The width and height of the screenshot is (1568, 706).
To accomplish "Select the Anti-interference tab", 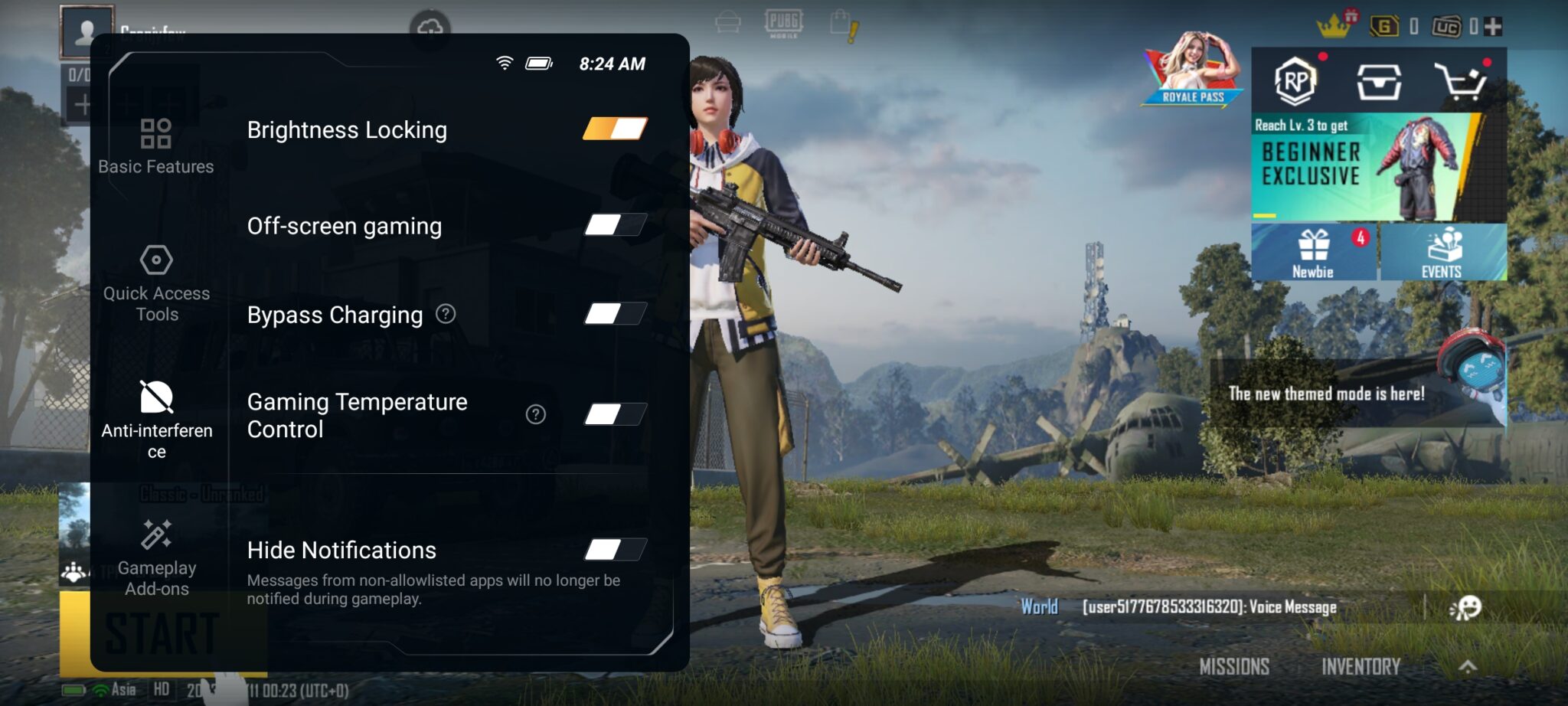I will 156,419.
